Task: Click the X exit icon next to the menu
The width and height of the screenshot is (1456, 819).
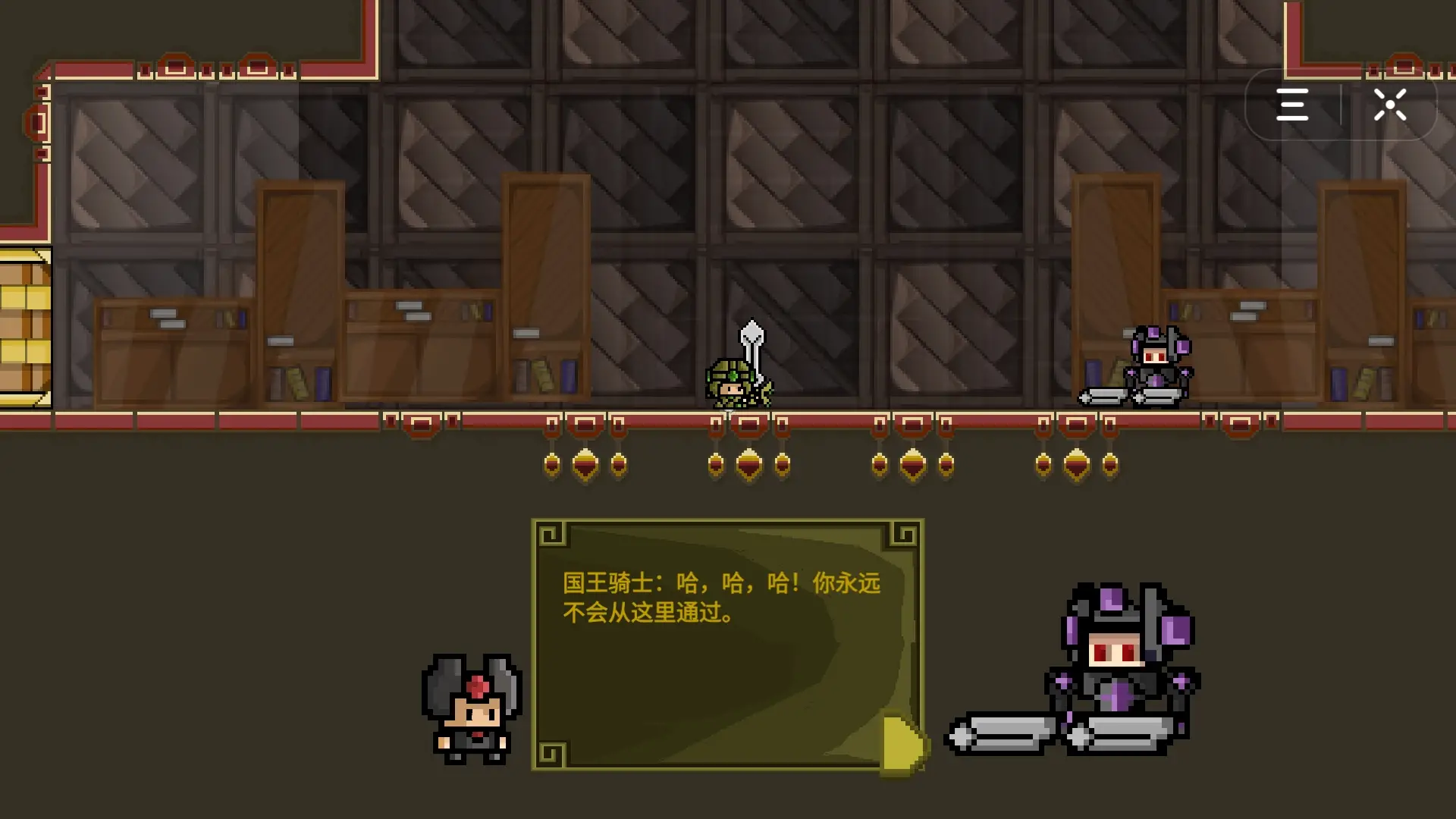Action: [x=1390, y=105]
